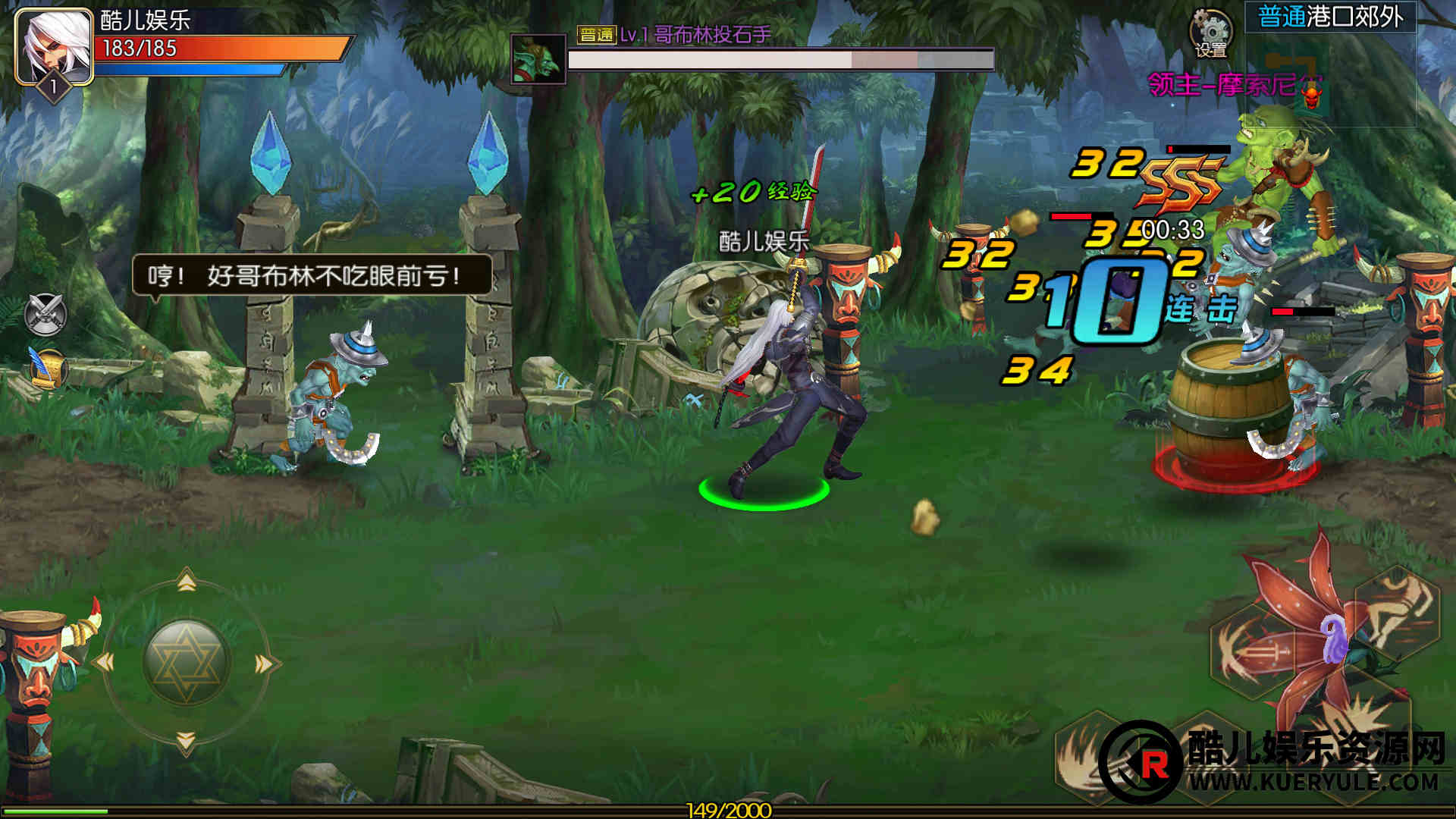Click the hexagram joystick center knob
Image resolution: width=1456 pixels, height=819 pixels.
186,662
